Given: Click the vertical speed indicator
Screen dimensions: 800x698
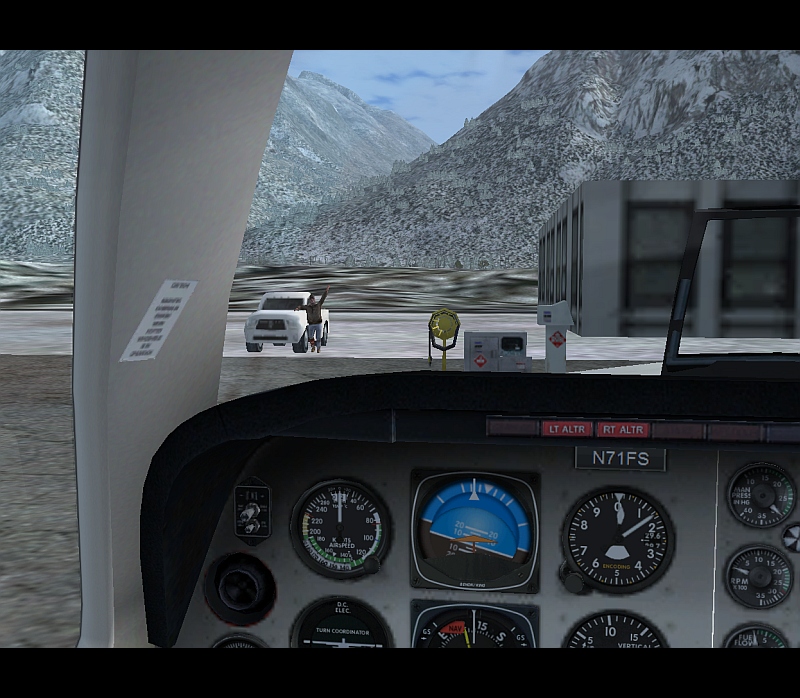Looking at the screenshot, I should (615, 632).
